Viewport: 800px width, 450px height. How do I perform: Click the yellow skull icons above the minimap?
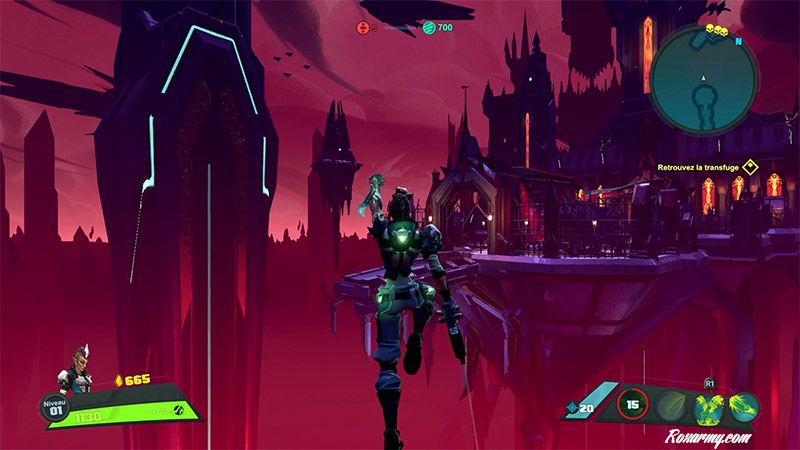click(x=717, y=32)
